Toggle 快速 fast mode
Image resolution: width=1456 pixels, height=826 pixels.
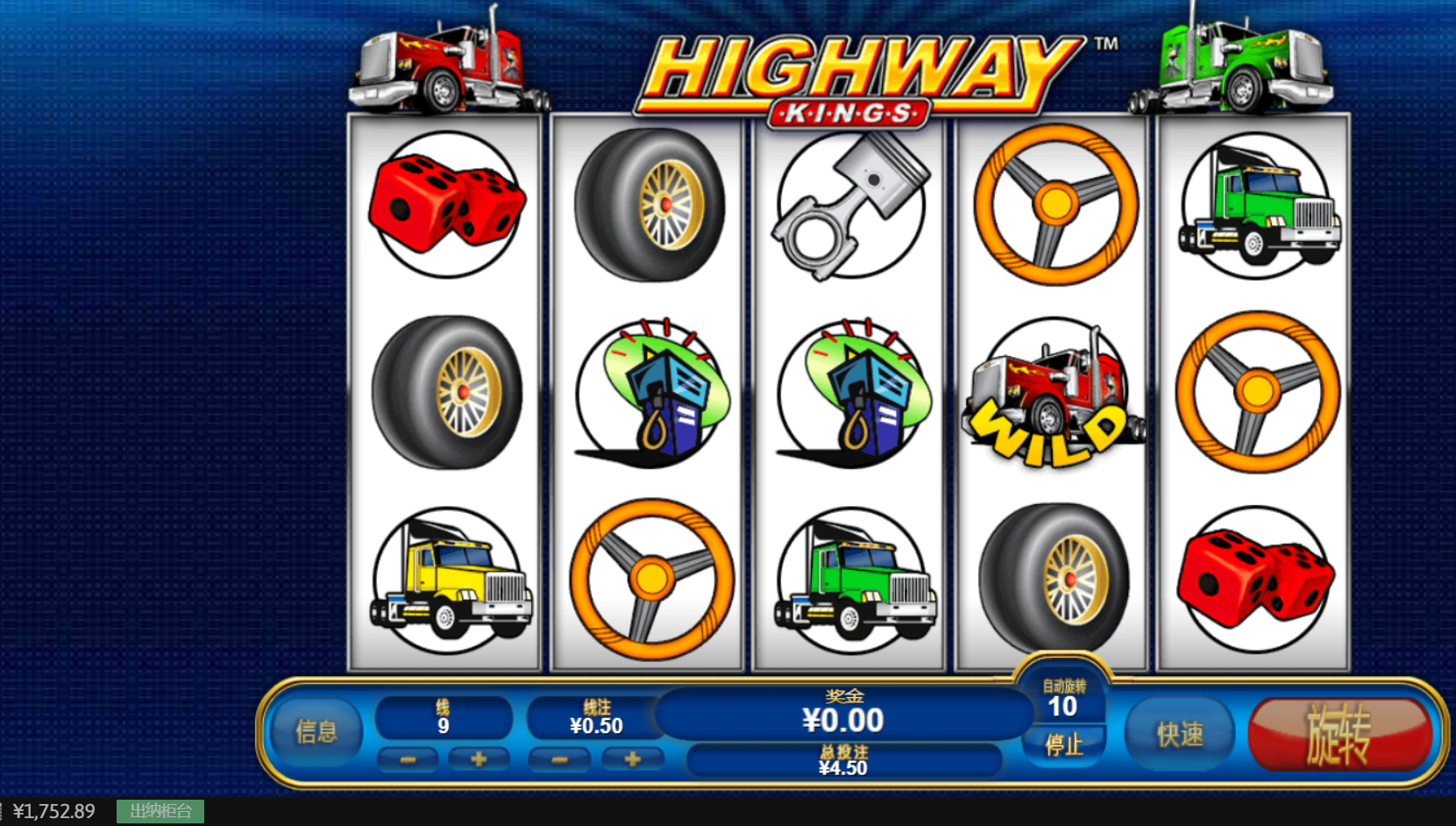click(1179, 734)
